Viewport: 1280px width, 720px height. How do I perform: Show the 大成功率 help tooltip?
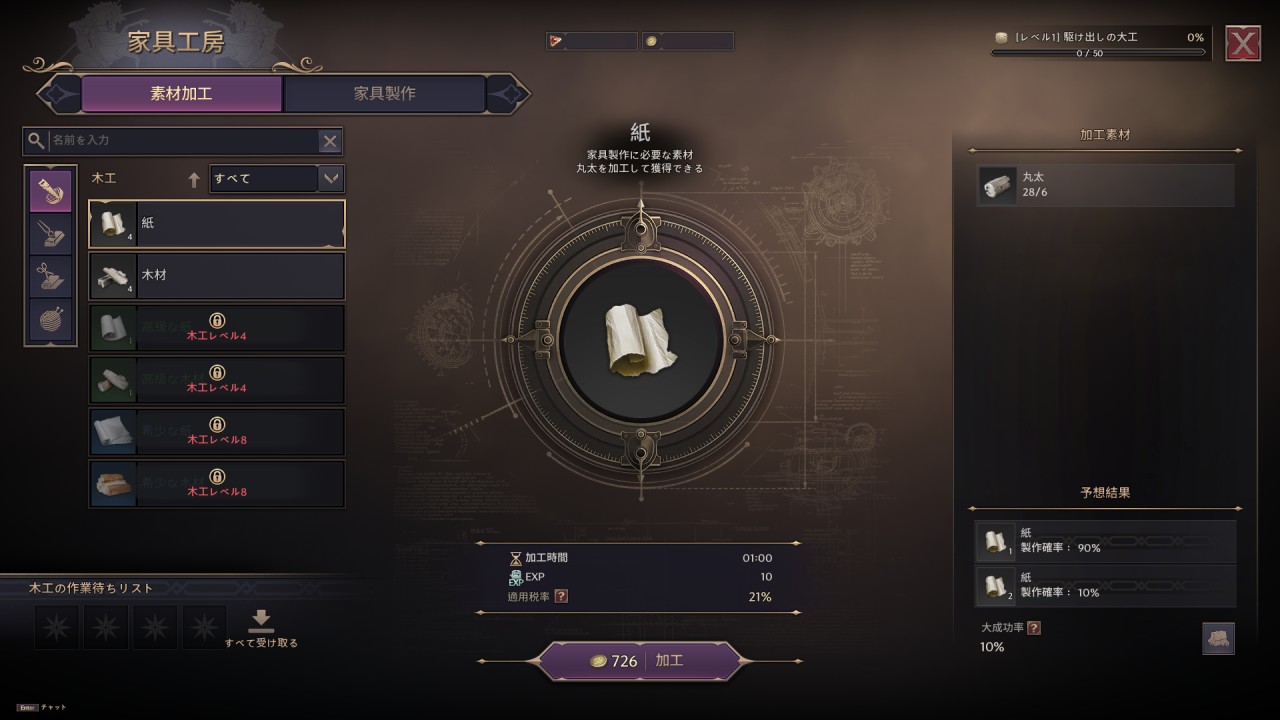pyautogui.click(x=1034, y=628)
